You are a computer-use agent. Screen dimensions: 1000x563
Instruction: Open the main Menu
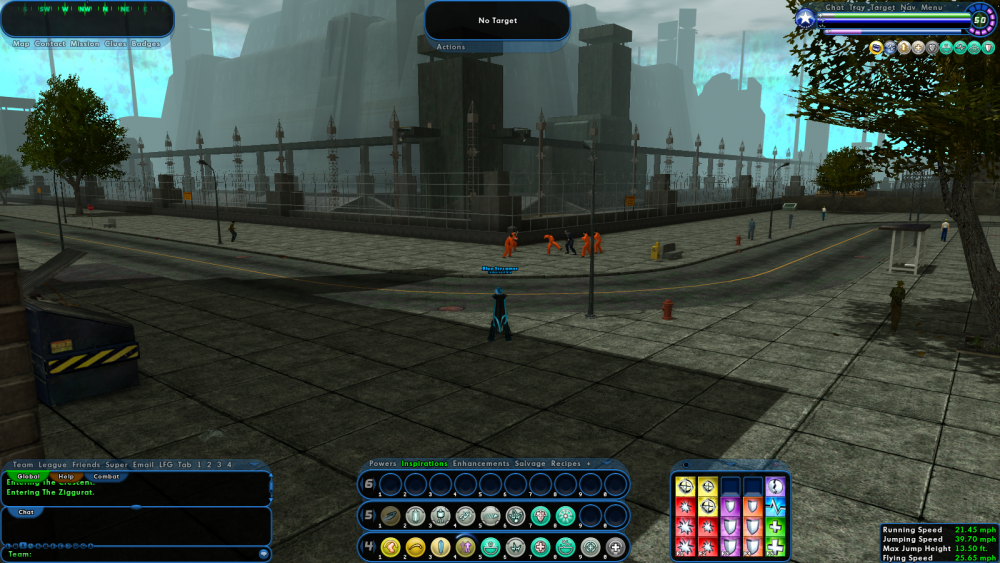tap(931, 8)
